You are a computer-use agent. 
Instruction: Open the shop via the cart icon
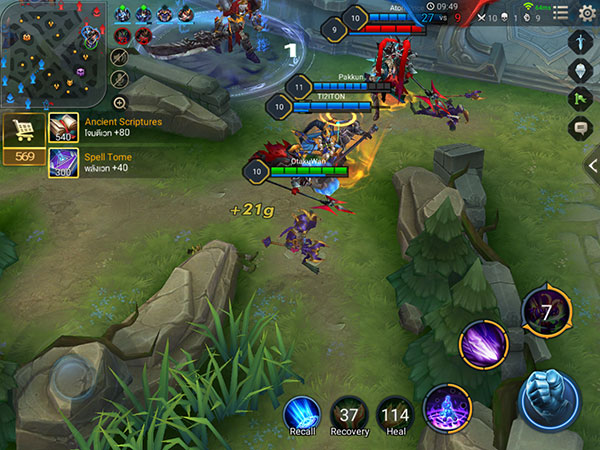[22, 130]
